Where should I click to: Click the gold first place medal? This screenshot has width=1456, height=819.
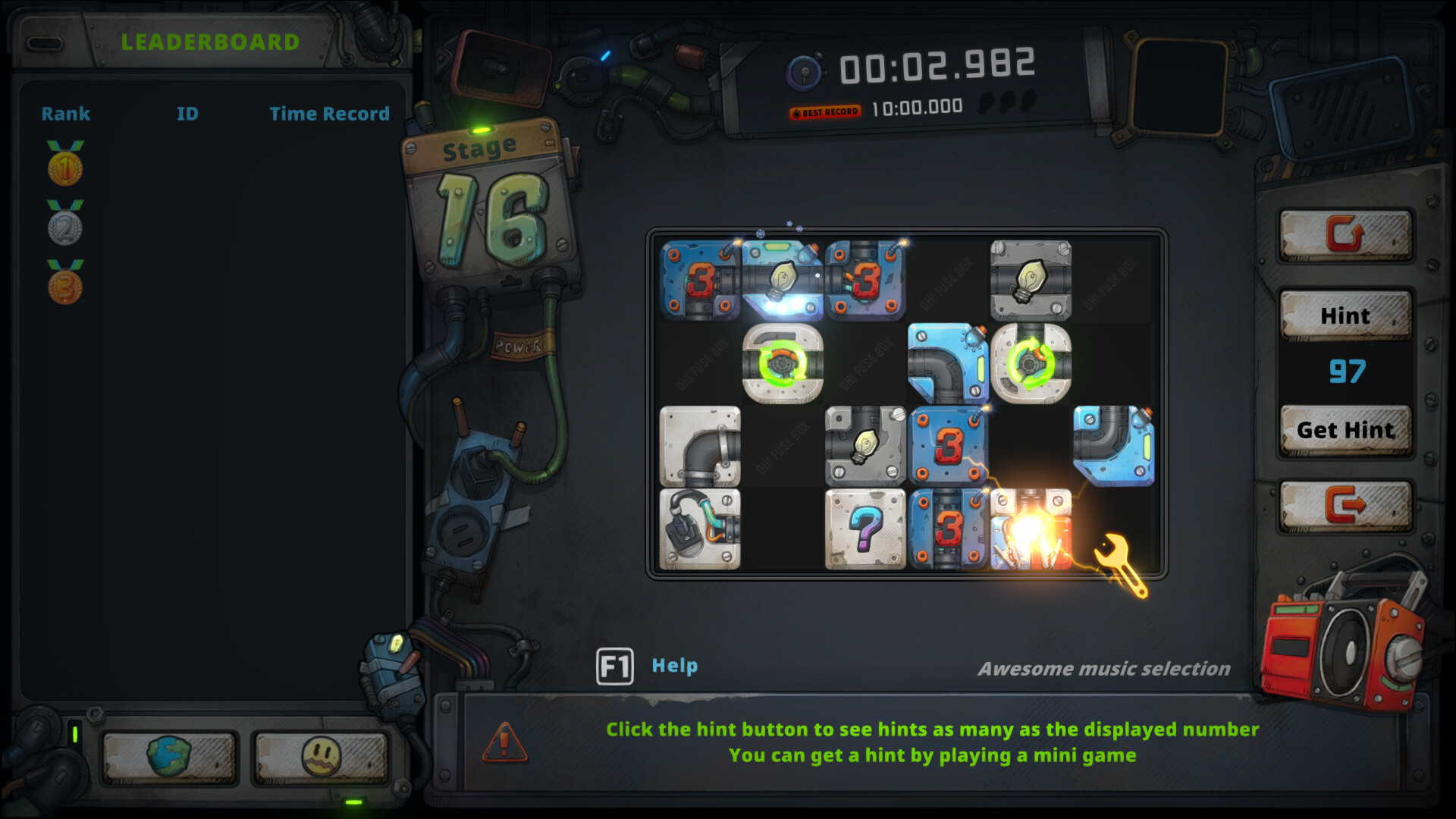point(64,167)
